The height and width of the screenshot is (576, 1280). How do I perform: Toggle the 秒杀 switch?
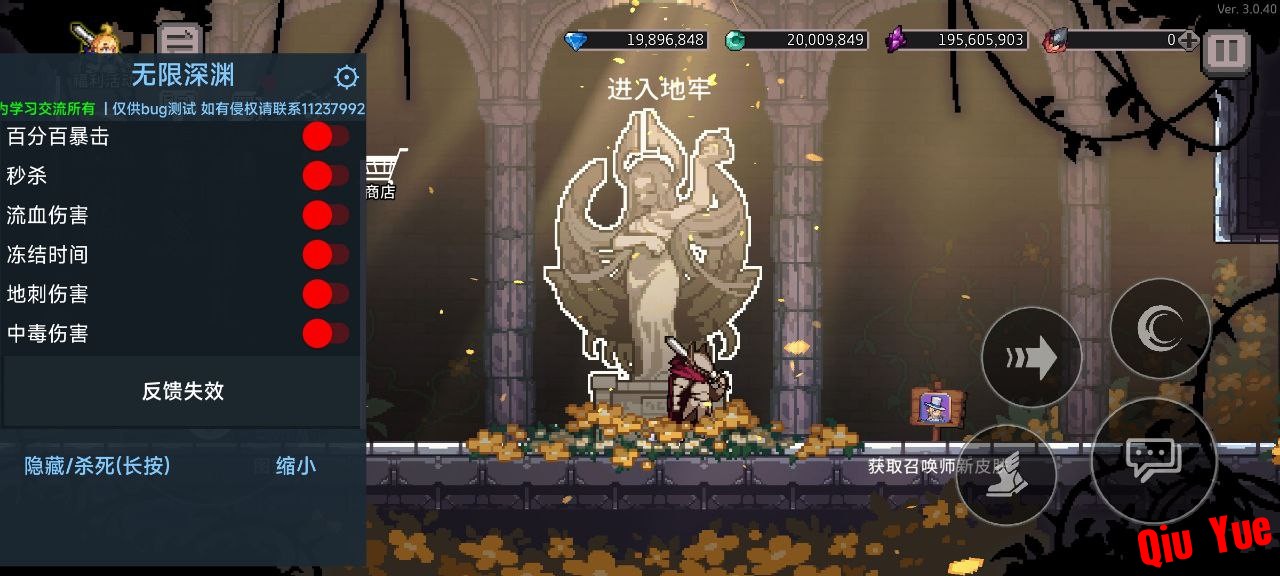point(325,176)
